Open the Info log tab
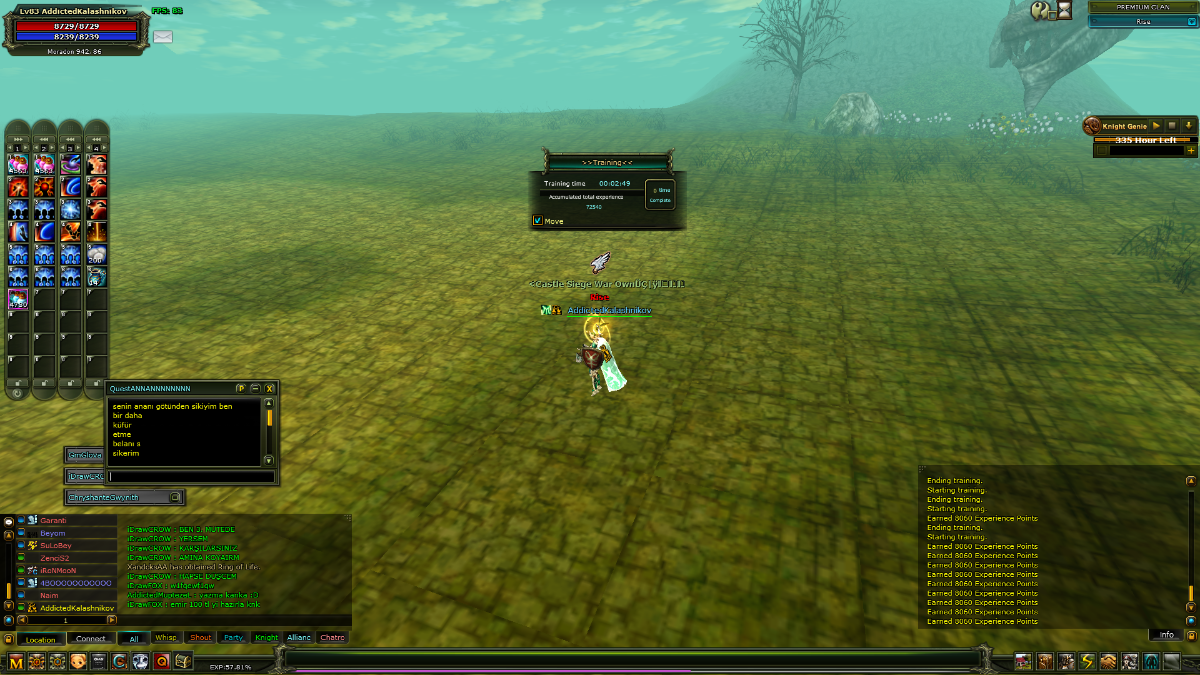Viewport: 1200px width, 675px height. click(1166, 635)
